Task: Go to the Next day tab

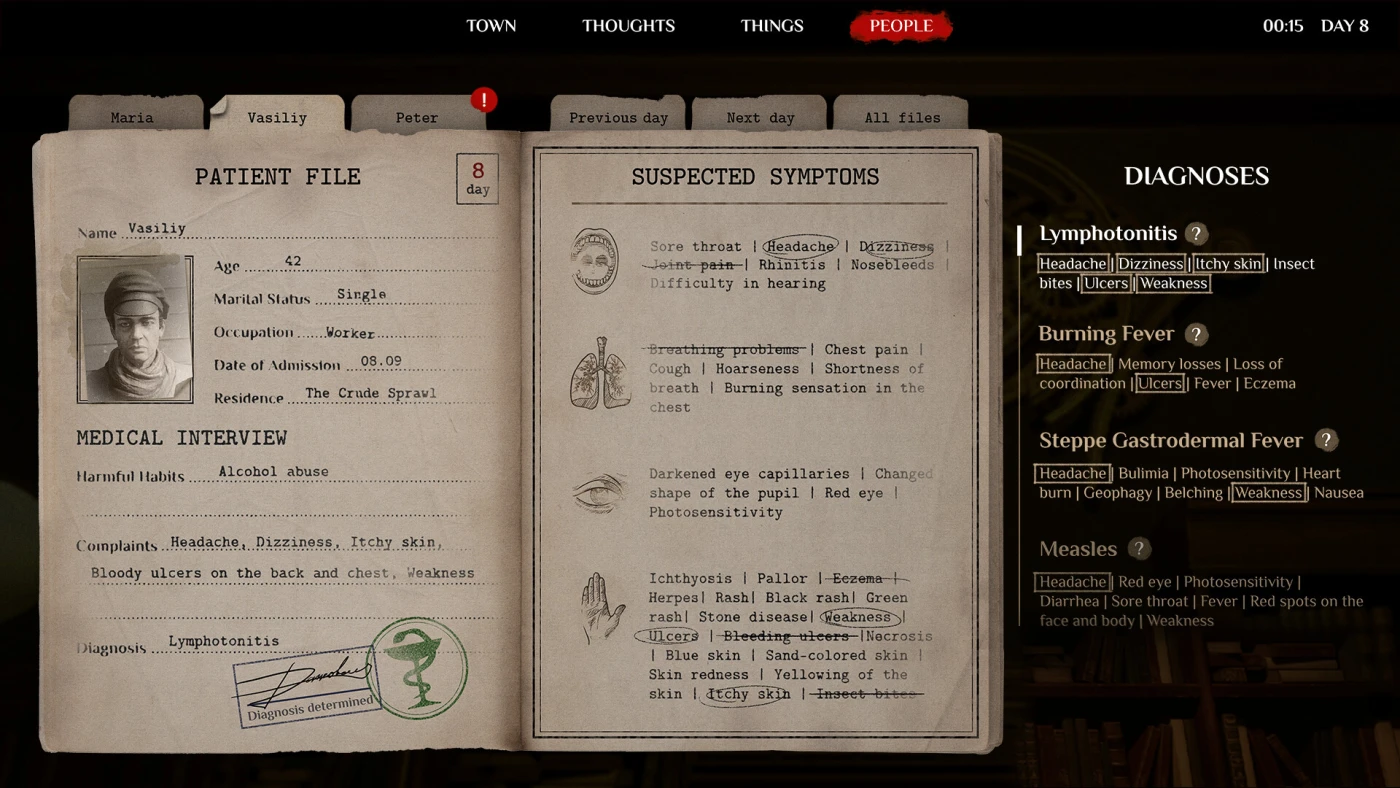Action: coord(760,117)
